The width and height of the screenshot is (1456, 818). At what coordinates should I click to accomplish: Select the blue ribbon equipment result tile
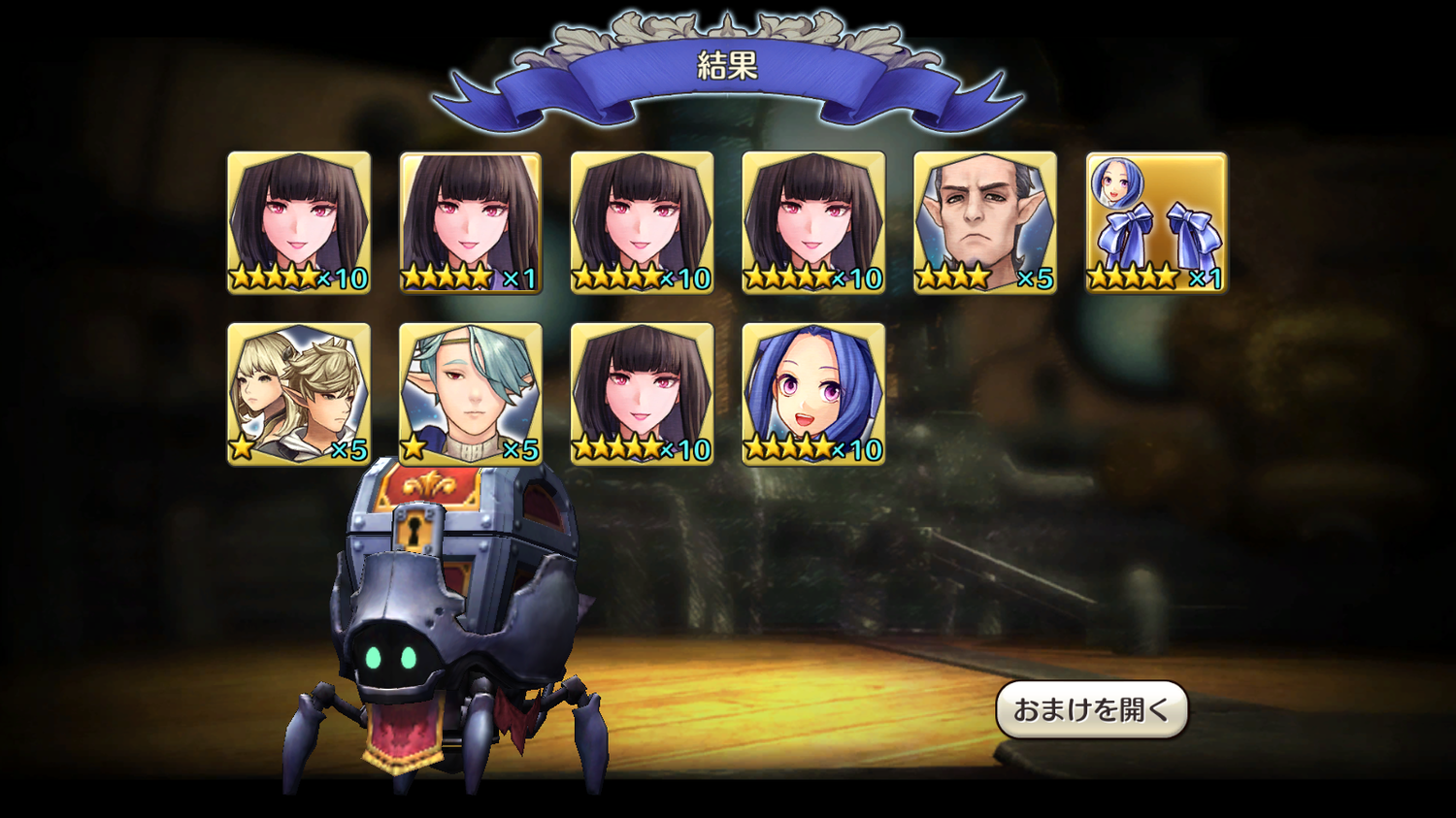[x=1156, y=222]
